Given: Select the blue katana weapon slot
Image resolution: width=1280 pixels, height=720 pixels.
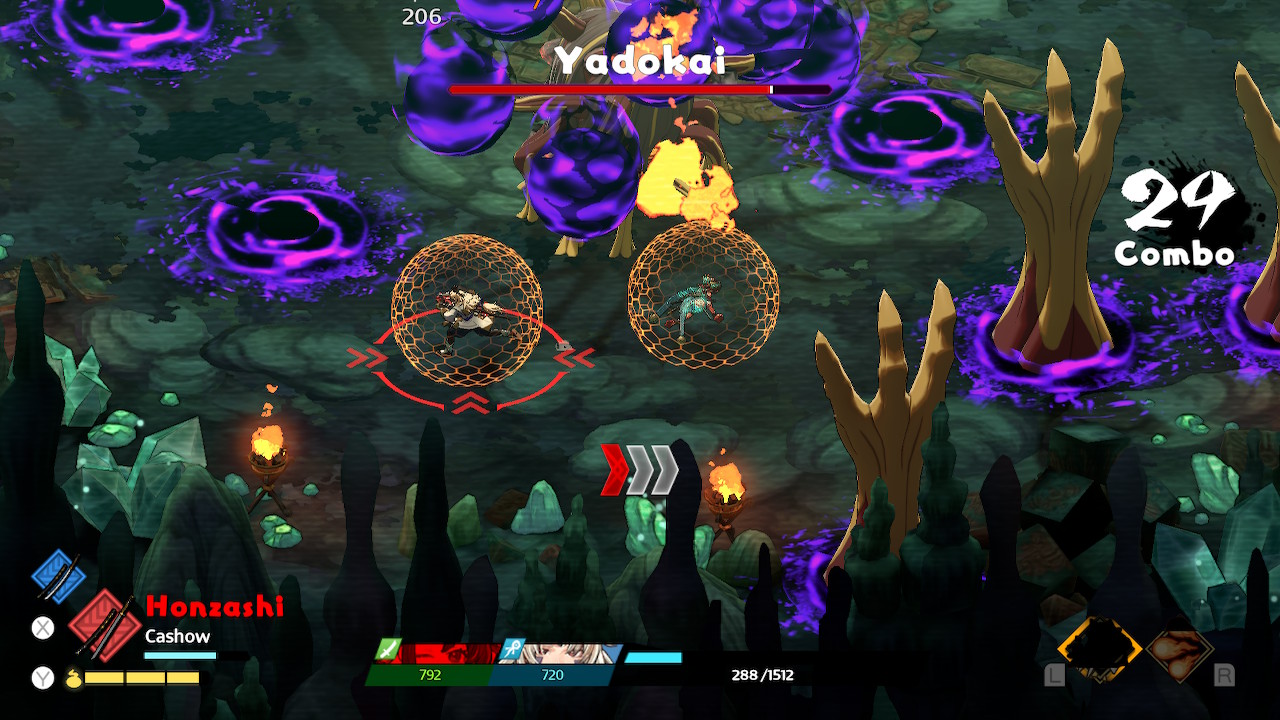Looking at the screenshot, I should (56, 574).
